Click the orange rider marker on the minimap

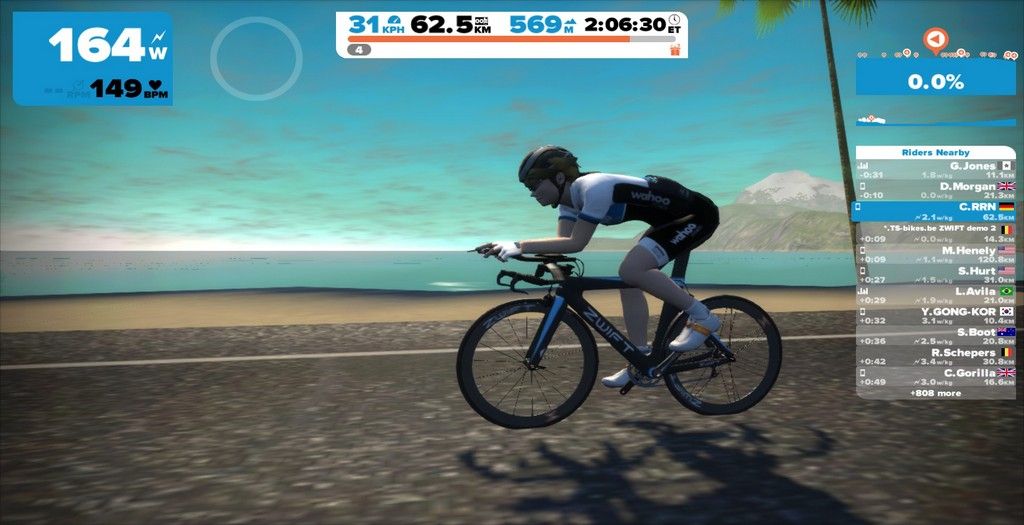pyautogui.click(x=935, y=39)
